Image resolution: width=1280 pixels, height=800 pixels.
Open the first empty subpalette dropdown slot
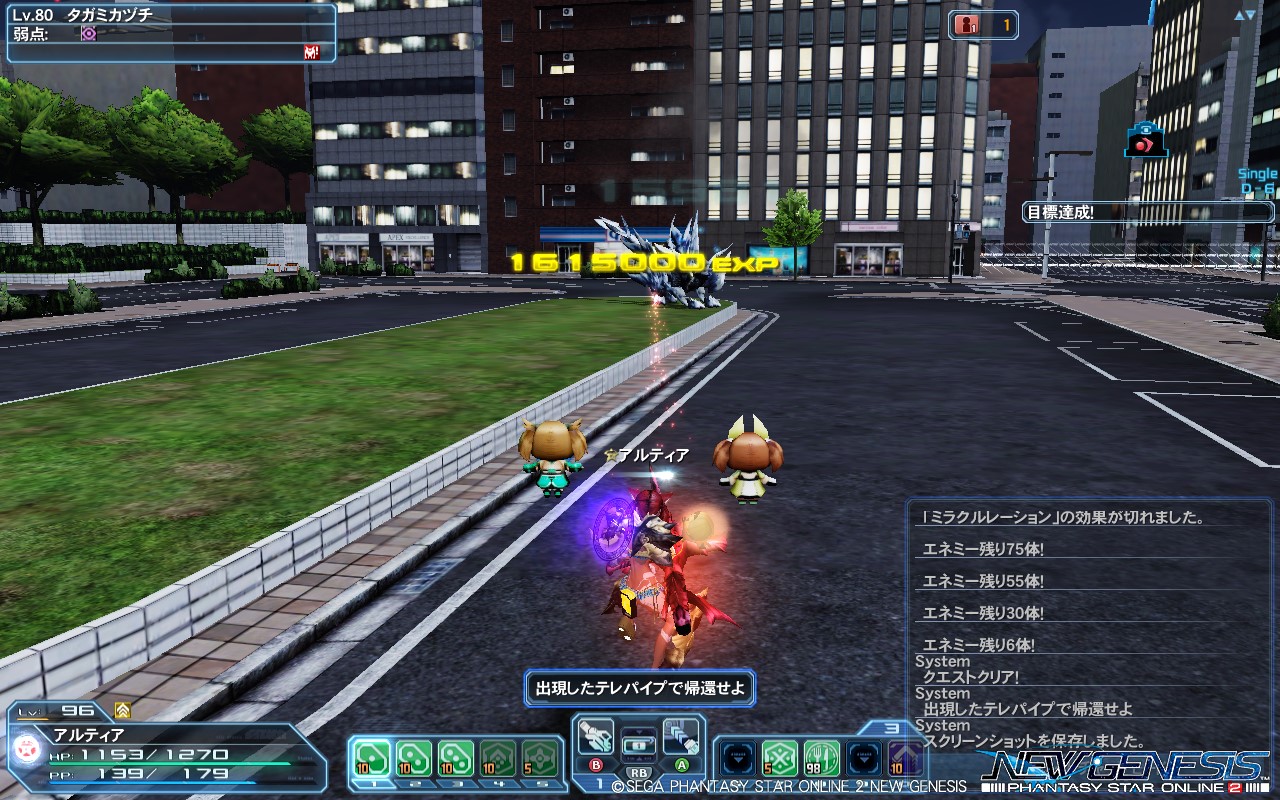[737, 758]
